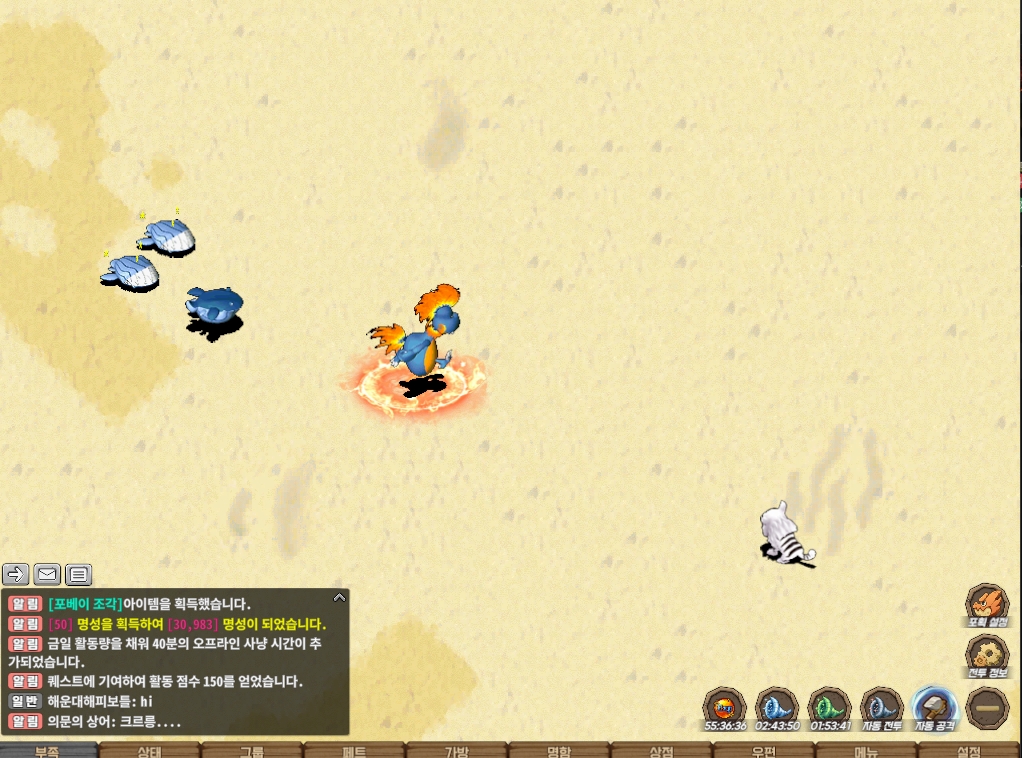Open the envelope message button above chat
1022x758 pixels.
coord(47,574)
